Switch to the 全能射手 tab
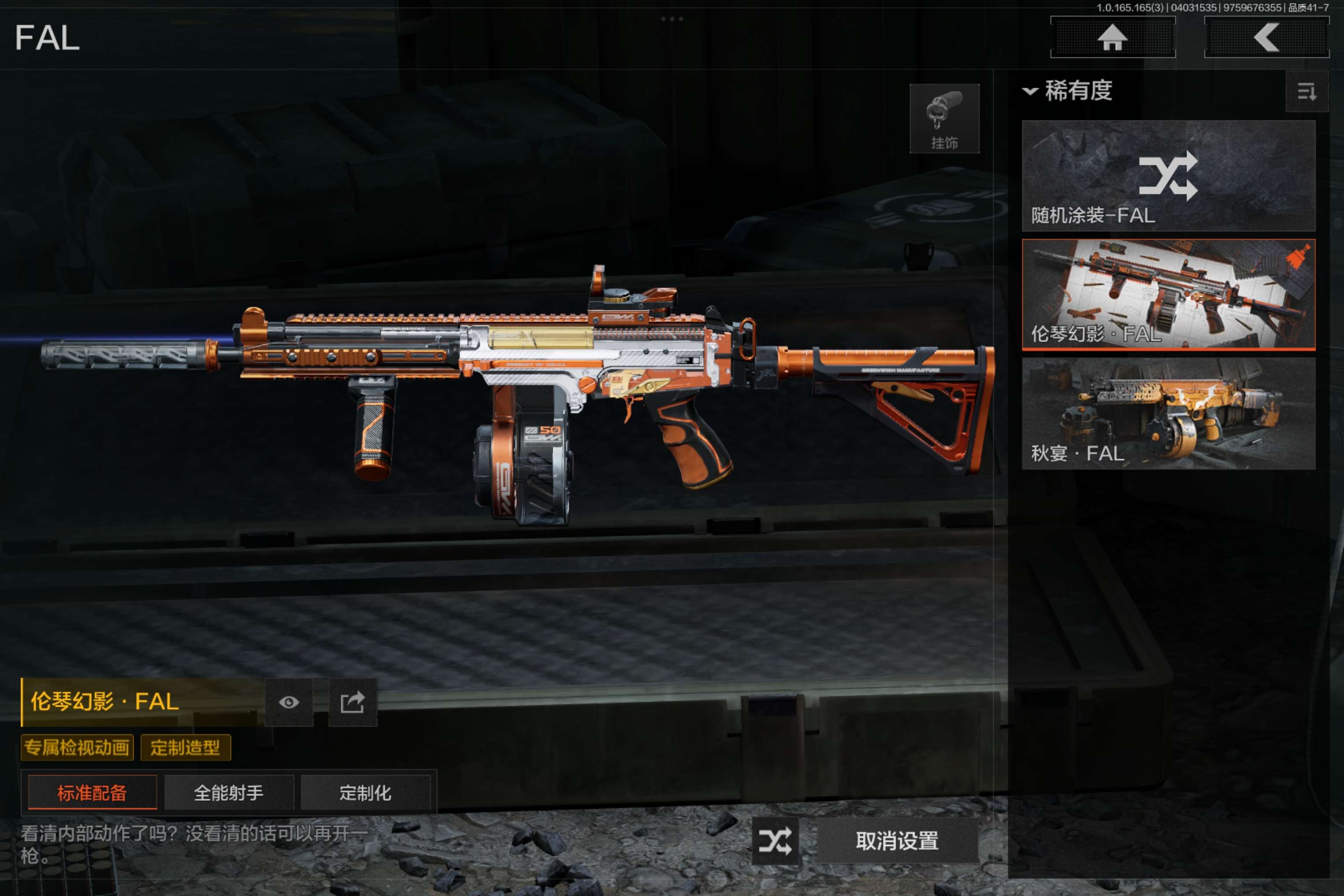1344x896 pixels. point(228,792)
